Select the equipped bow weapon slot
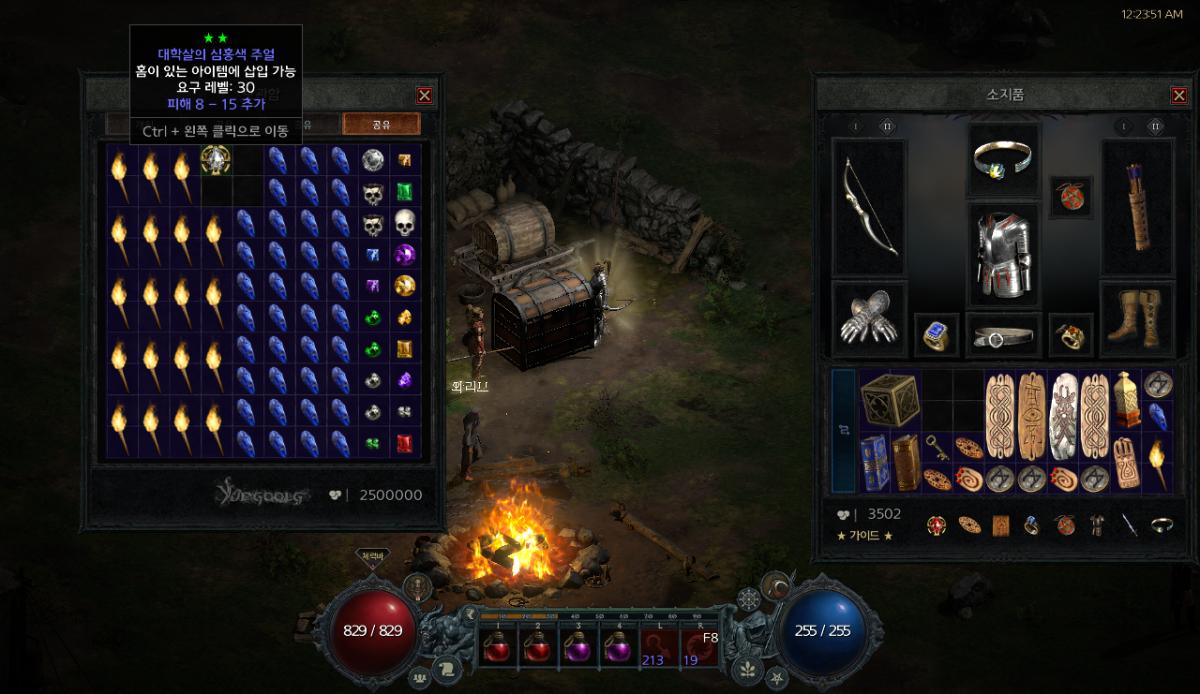 869,207
